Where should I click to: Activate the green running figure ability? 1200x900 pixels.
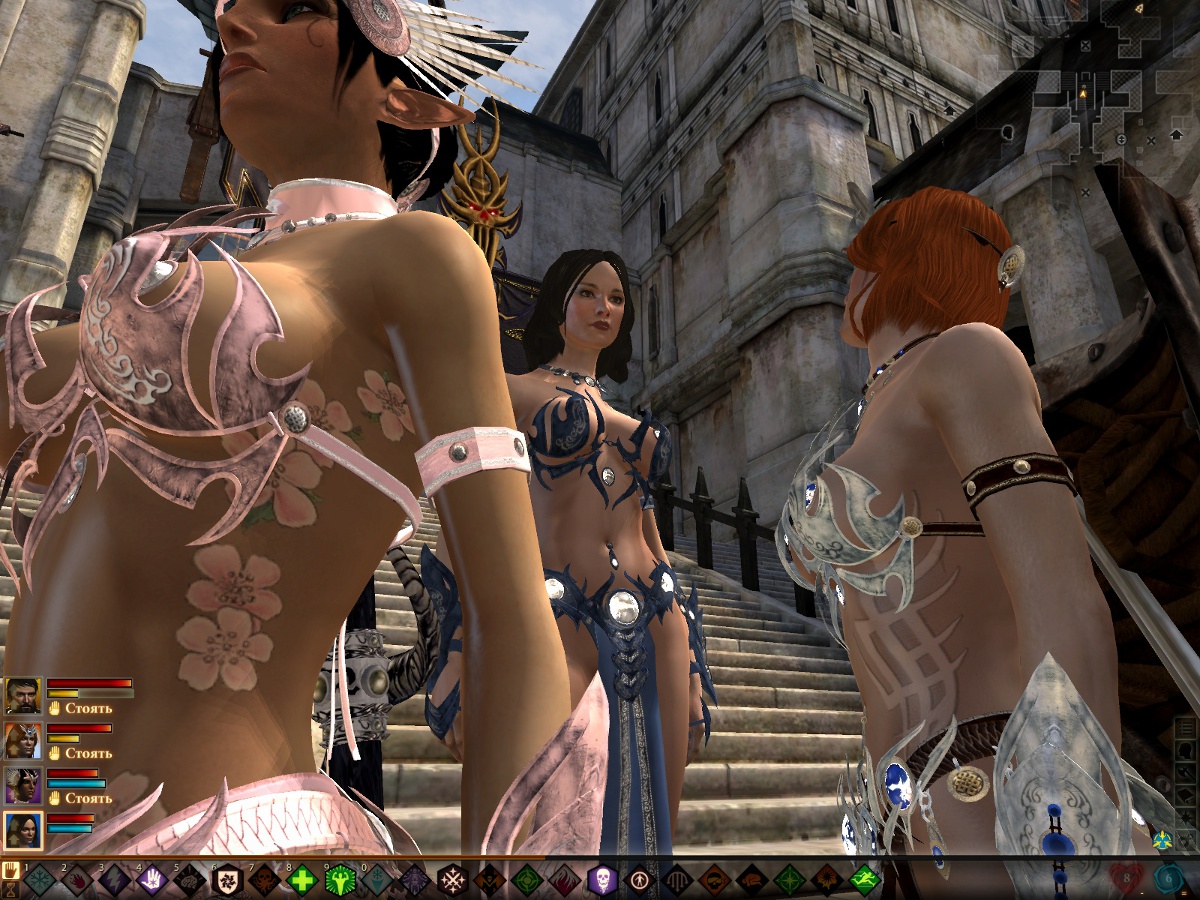tap(865, 880)
